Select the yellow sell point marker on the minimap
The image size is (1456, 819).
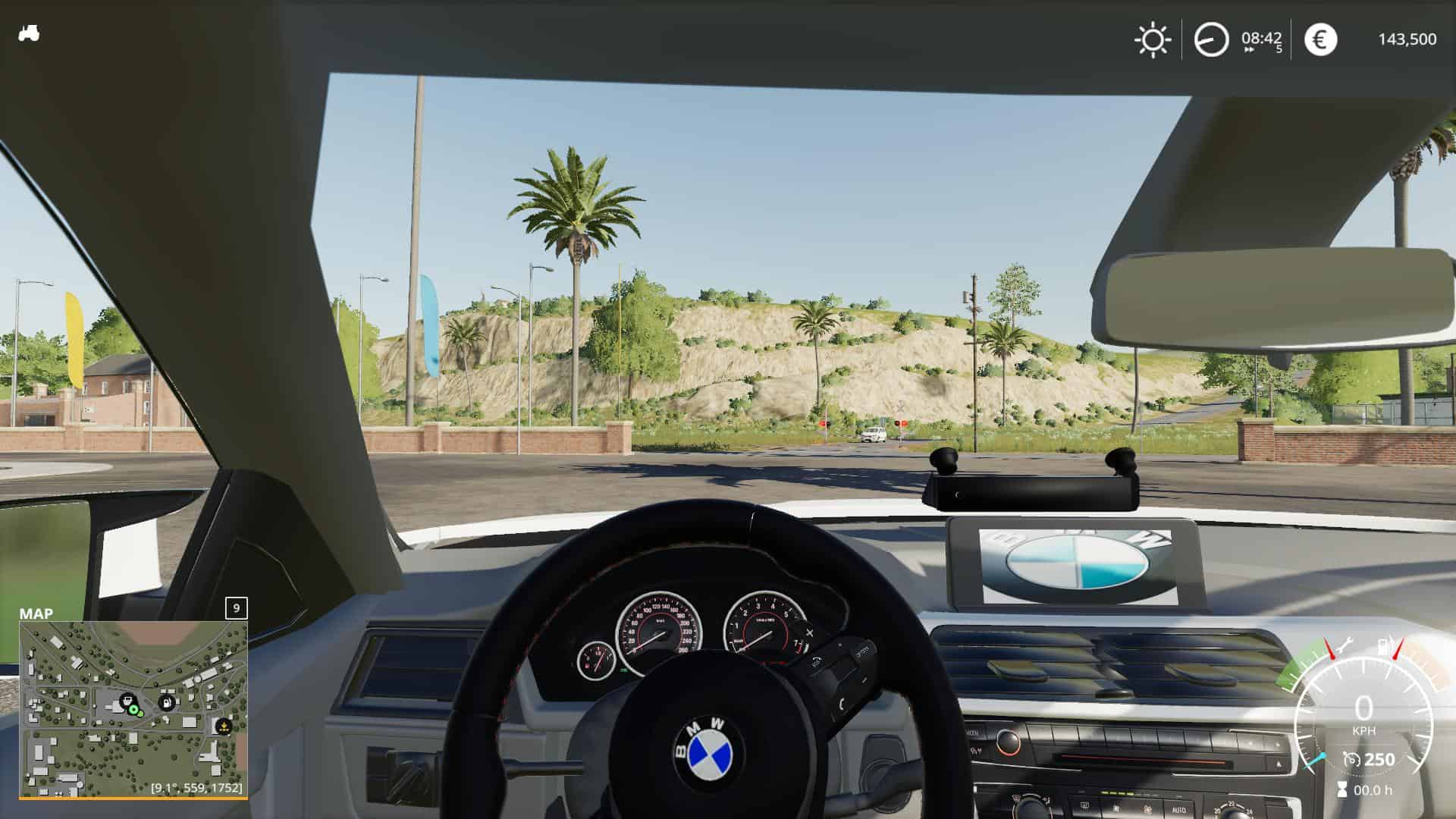pyautogui.click(x=223, y=726)
